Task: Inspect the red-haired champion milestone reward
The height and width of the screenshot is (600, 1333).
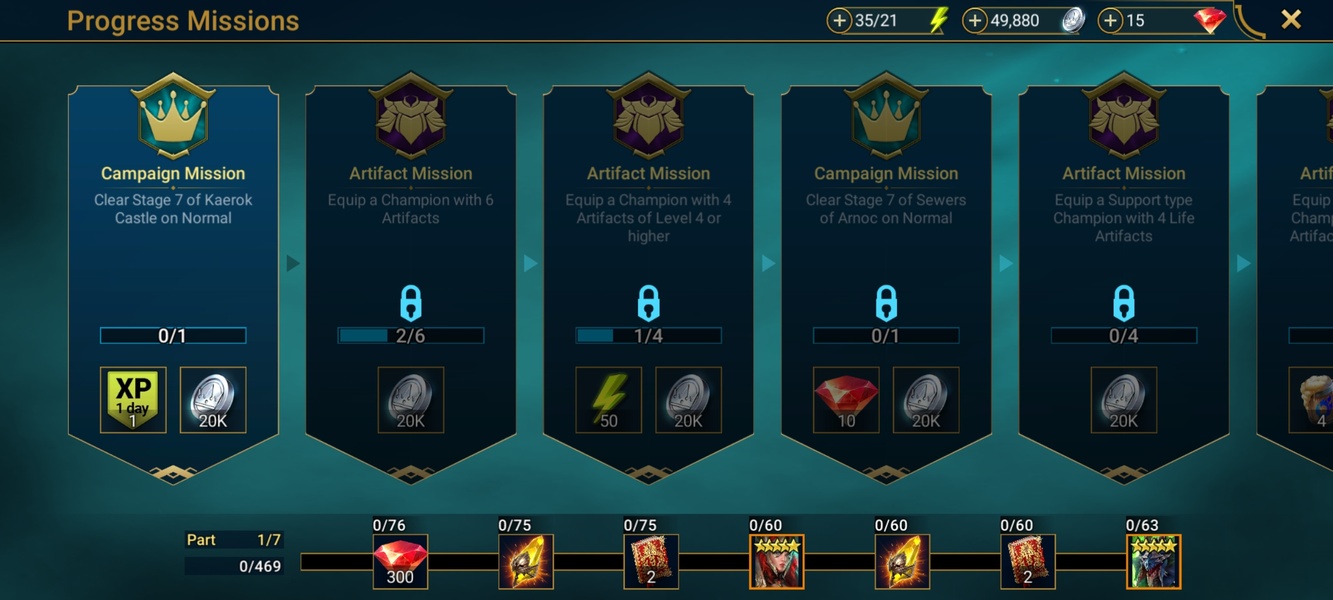Action: [x=777, y=562]
